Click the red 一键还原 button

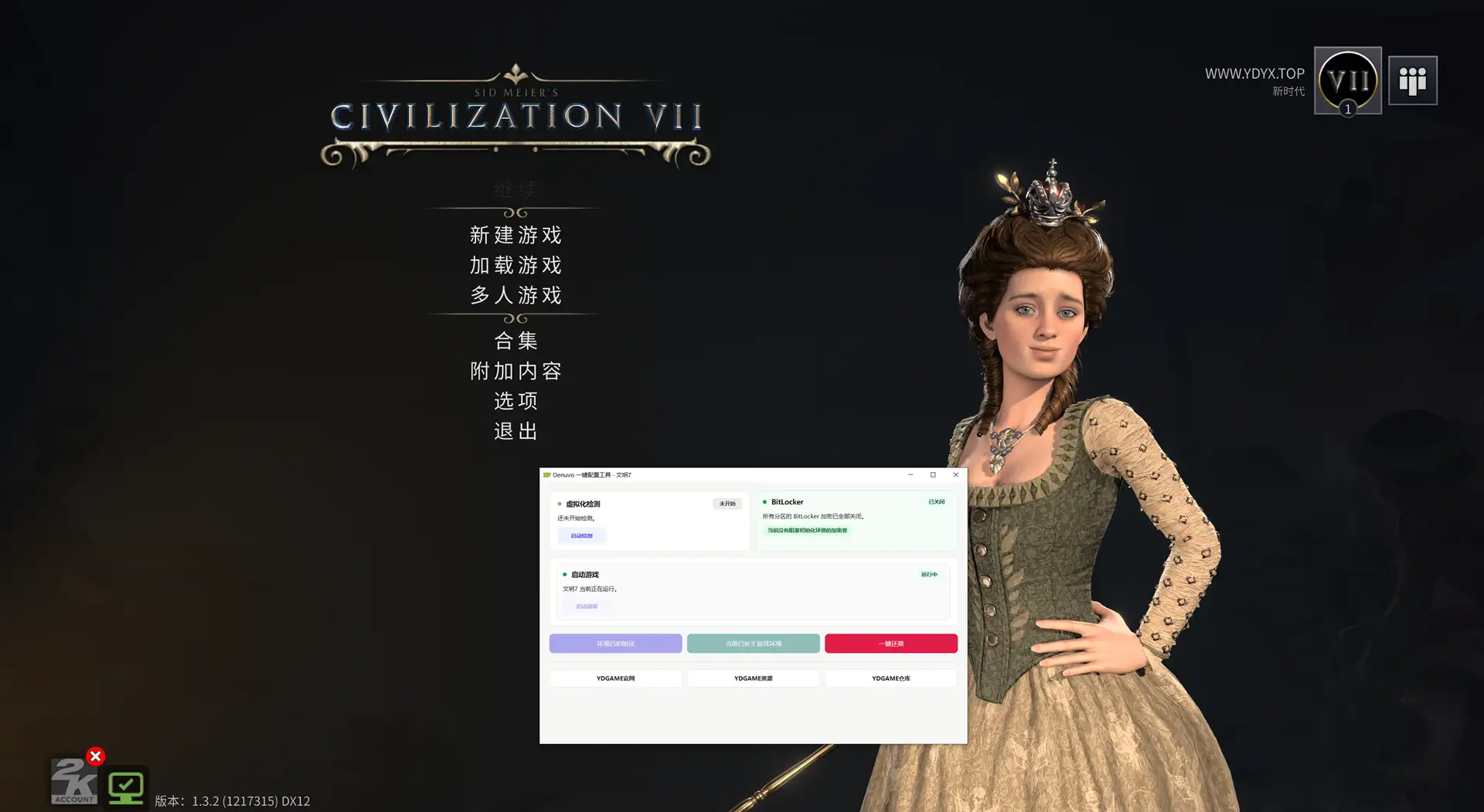890,644
